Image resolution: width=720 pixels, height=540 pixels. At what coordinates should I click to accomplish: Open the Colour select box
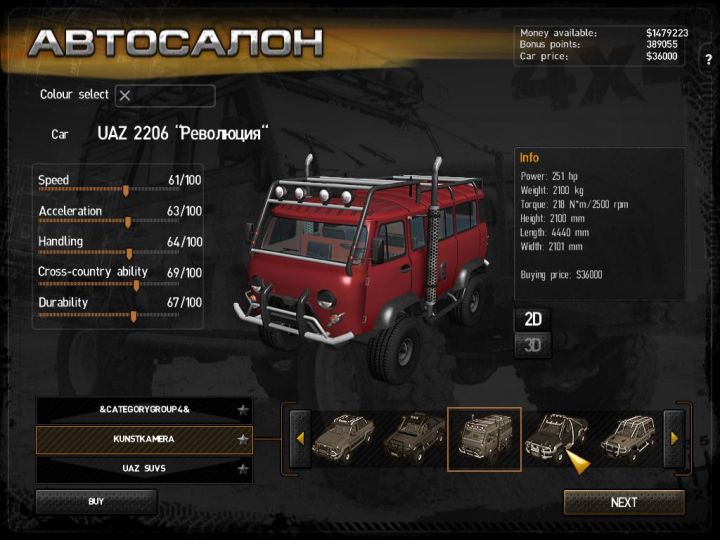165,96
